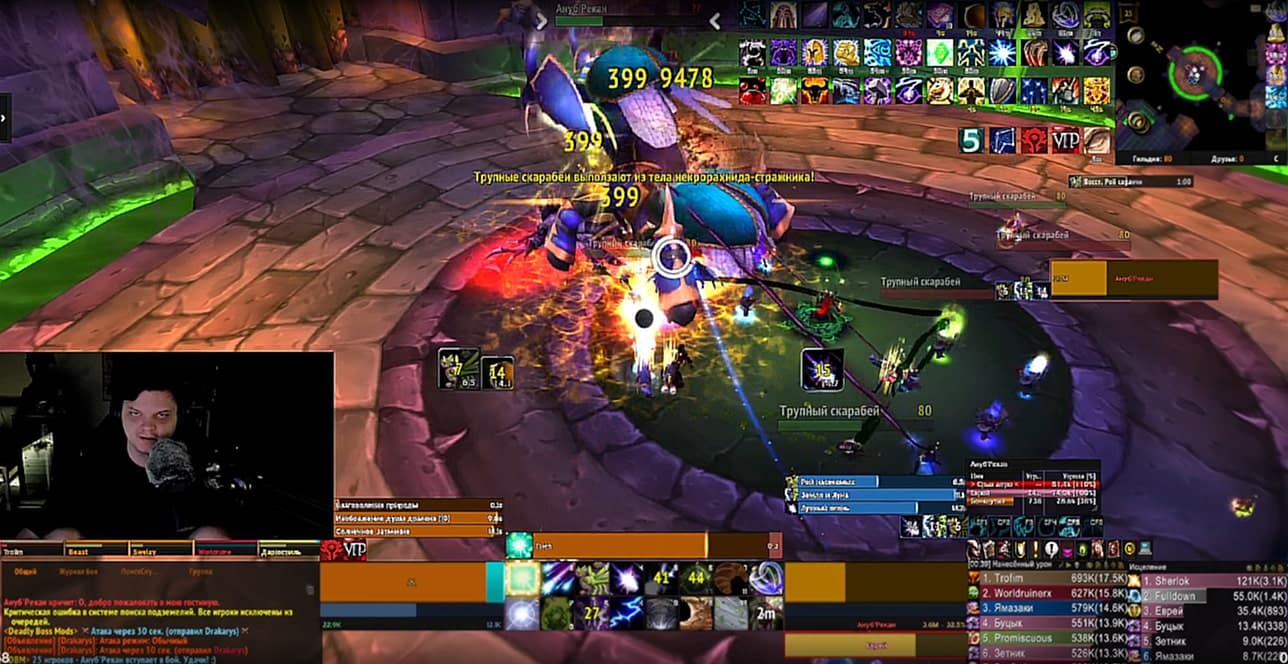Activate the ability showing 41 cooldown

660,577
